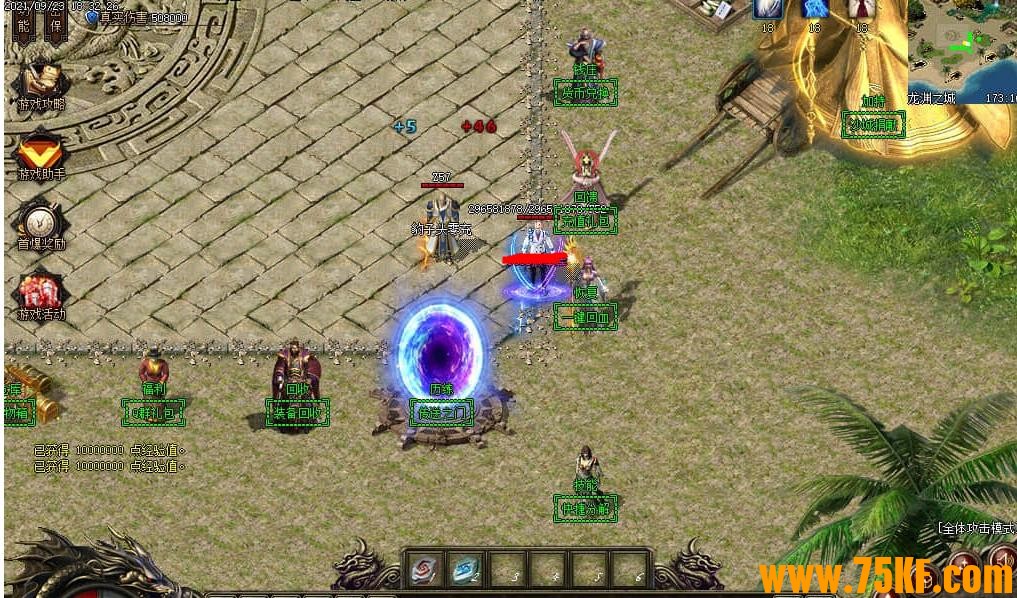
Task: Click the 保 tab at the top-left
Action: [x=57, y=26]
